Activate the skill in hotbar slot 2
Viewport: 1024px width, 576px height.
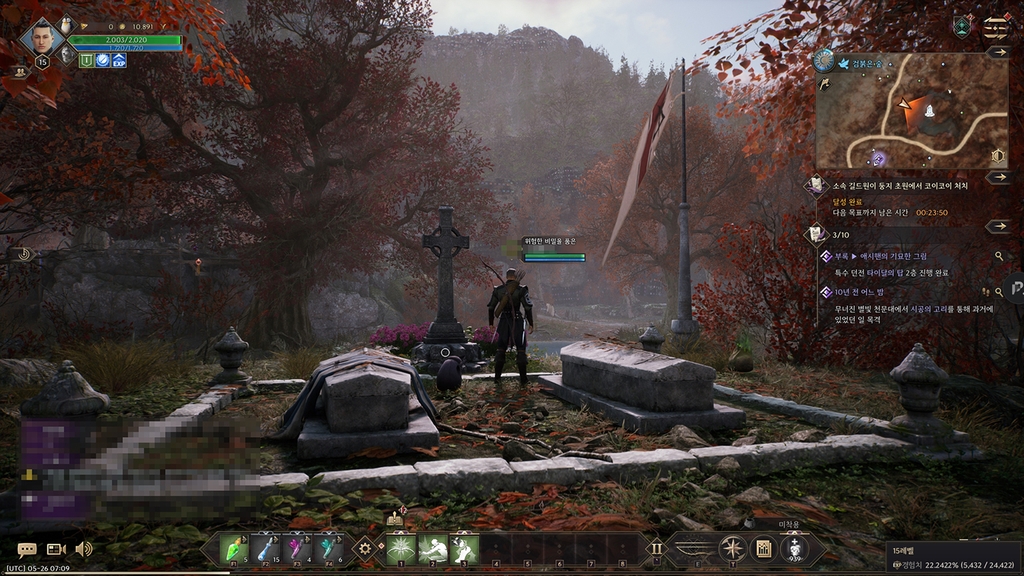[433, 548]
